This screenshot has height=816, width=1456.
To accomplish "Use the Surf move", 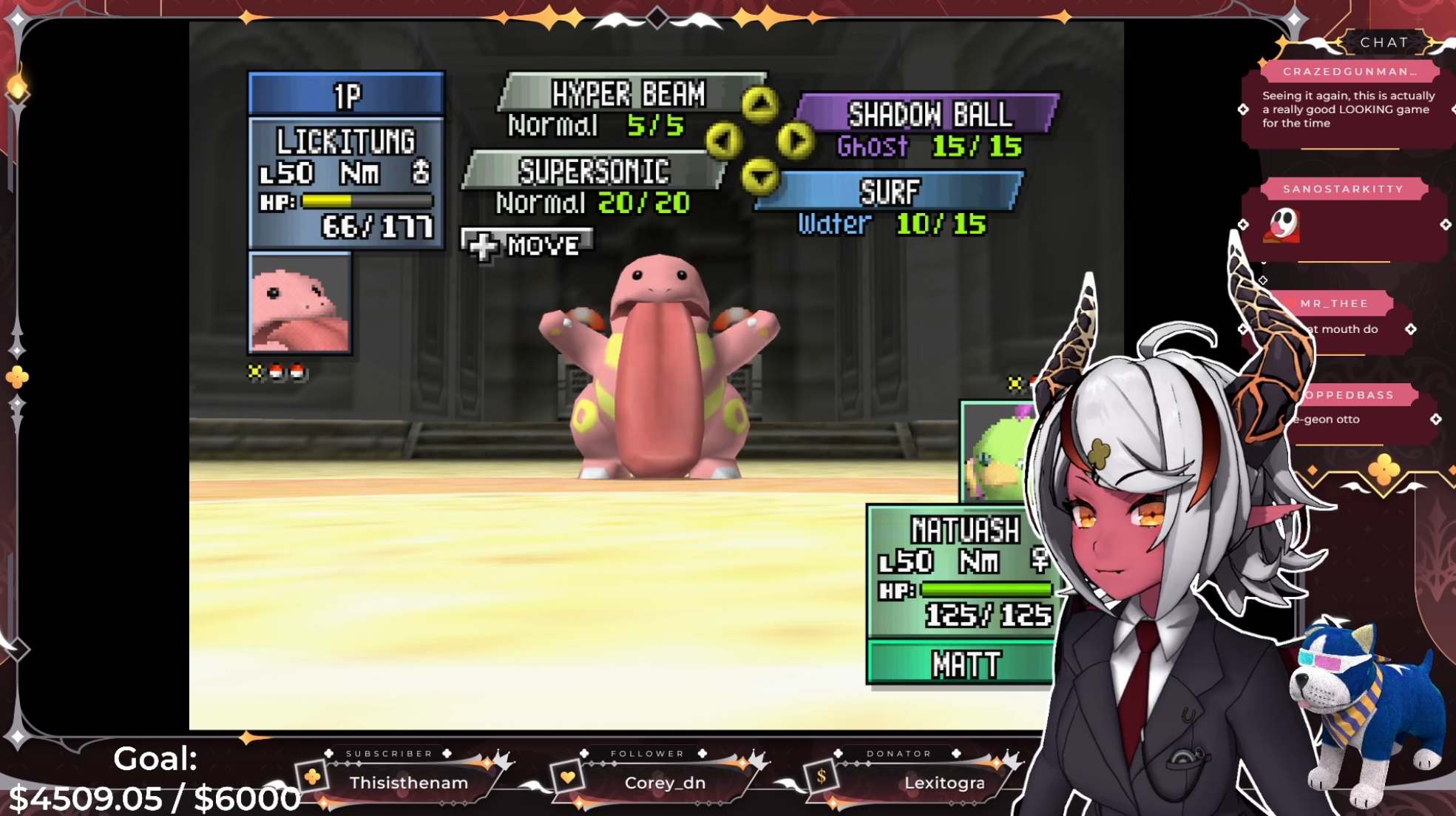I will click(x=890, y=192).
